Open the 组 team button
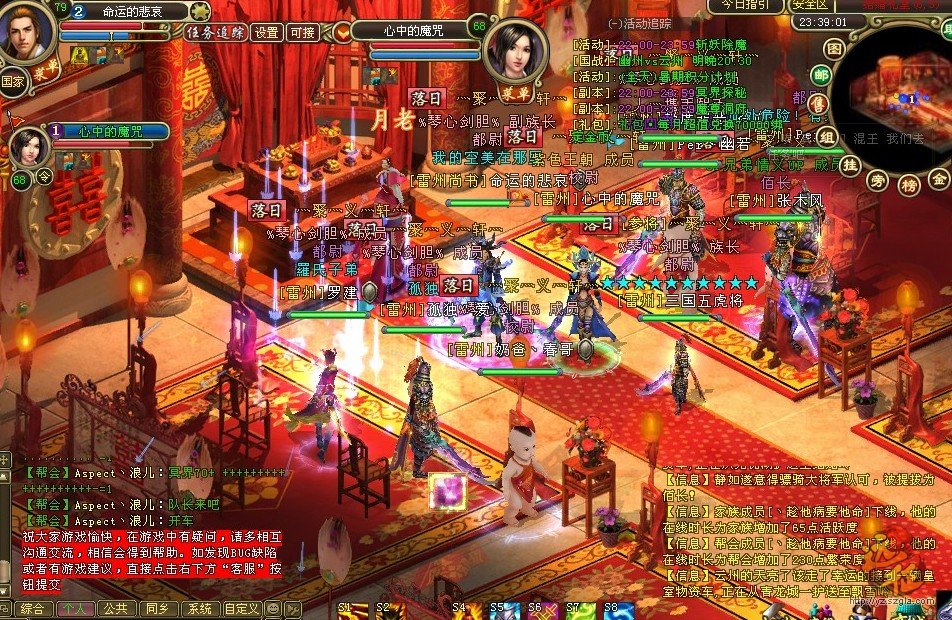 point(828,138)
